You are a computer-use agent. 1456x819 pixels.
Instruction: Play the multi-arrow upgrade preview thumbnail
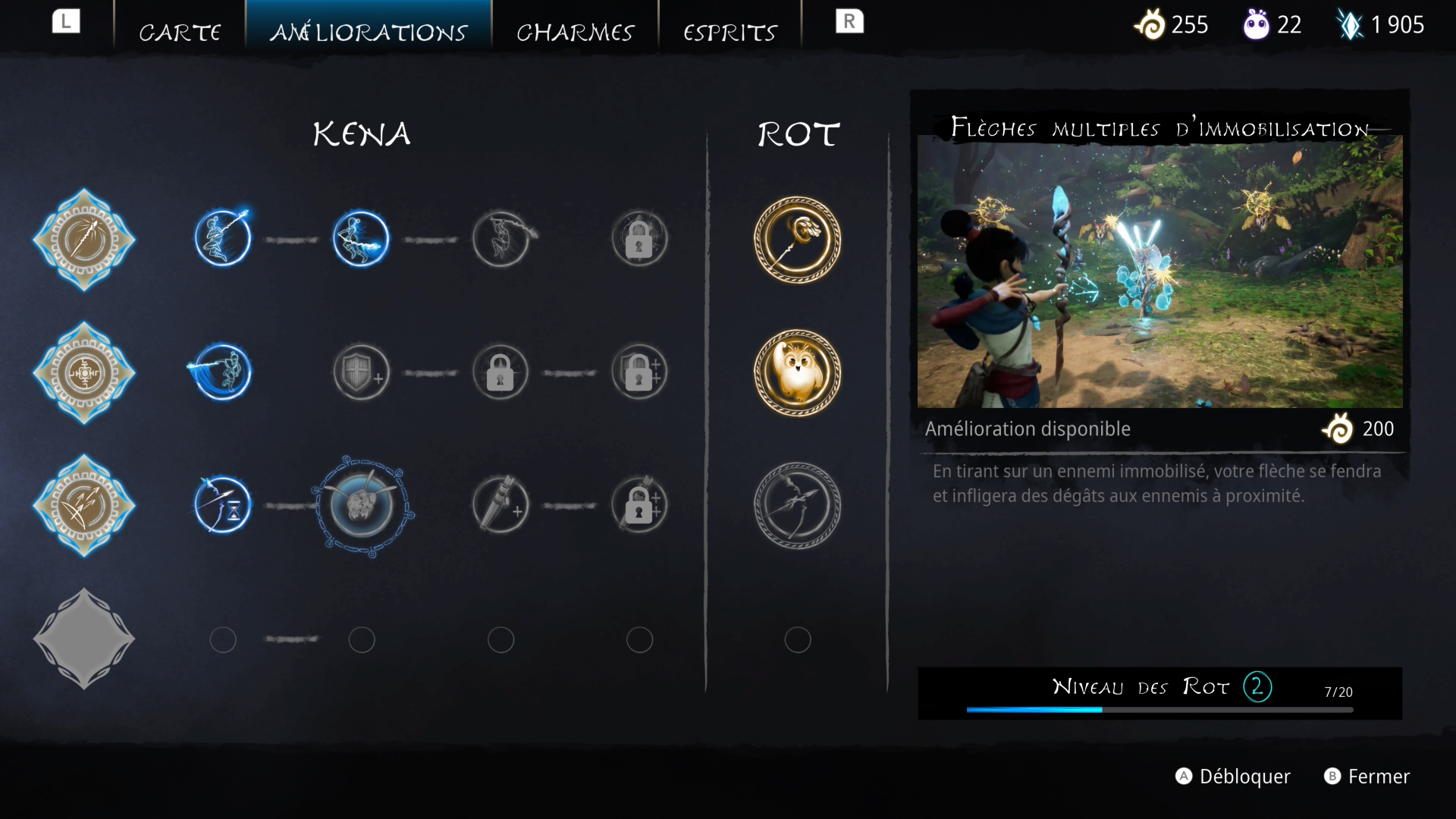click(x=1159, y=271)
